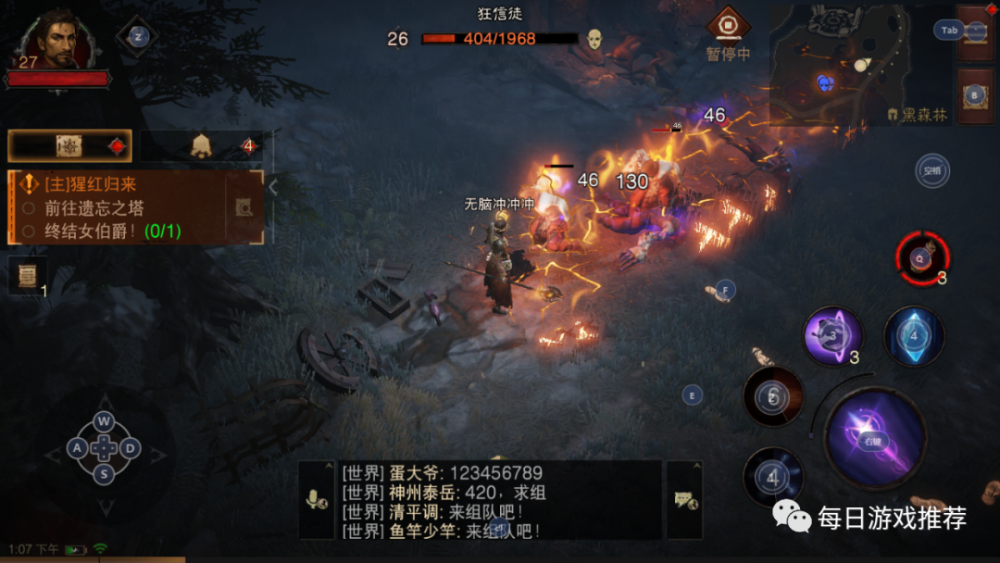Open the lower book menu icon
Screen dimensions: 1000x563
click(x=975, y=96)
